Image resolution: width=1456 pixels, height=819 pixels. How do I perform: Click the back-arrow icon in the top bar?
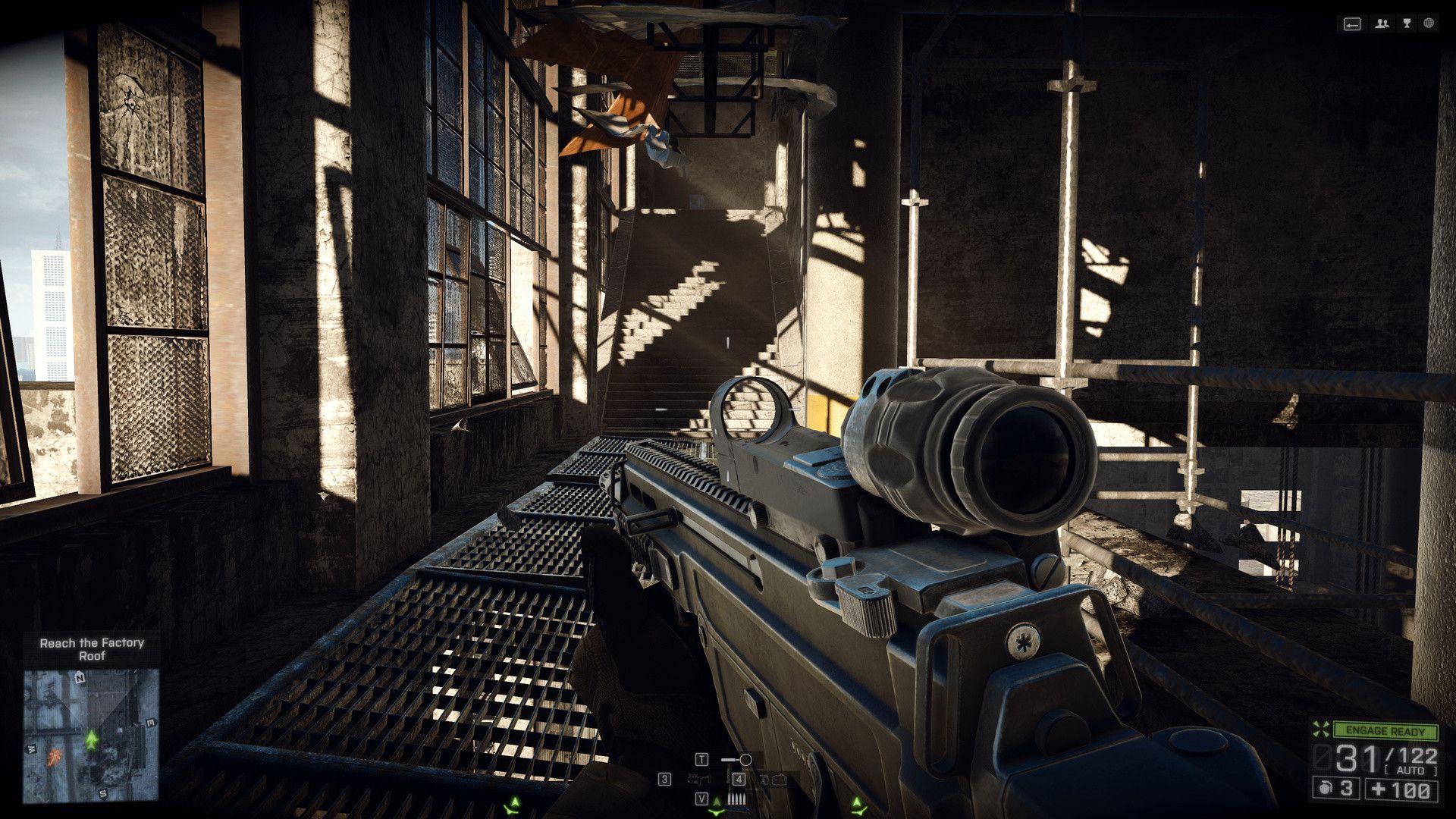coord(1352,24)
